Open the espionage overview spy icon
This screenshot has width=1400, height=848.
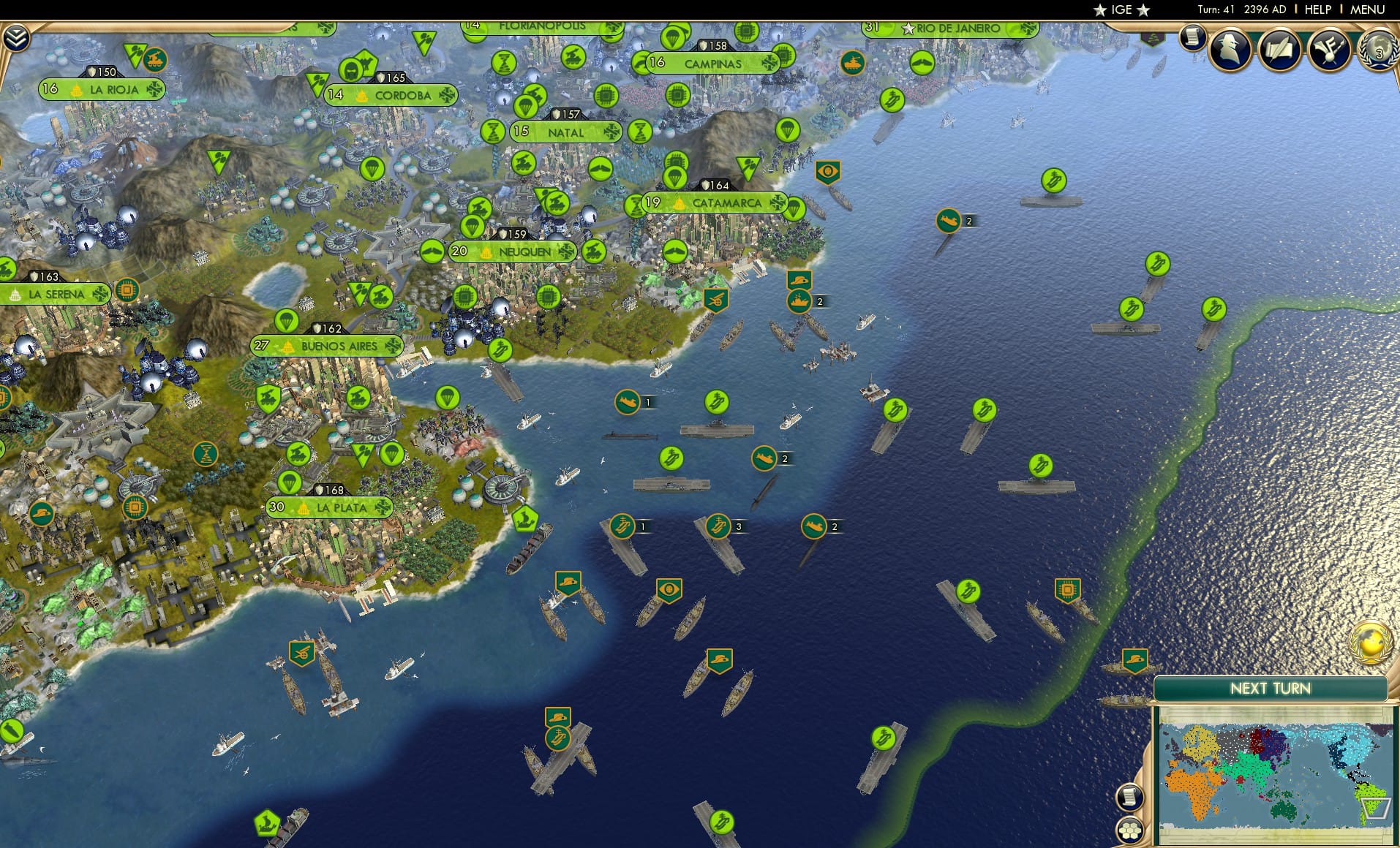pyautogui.click(x=1229, y=49)
